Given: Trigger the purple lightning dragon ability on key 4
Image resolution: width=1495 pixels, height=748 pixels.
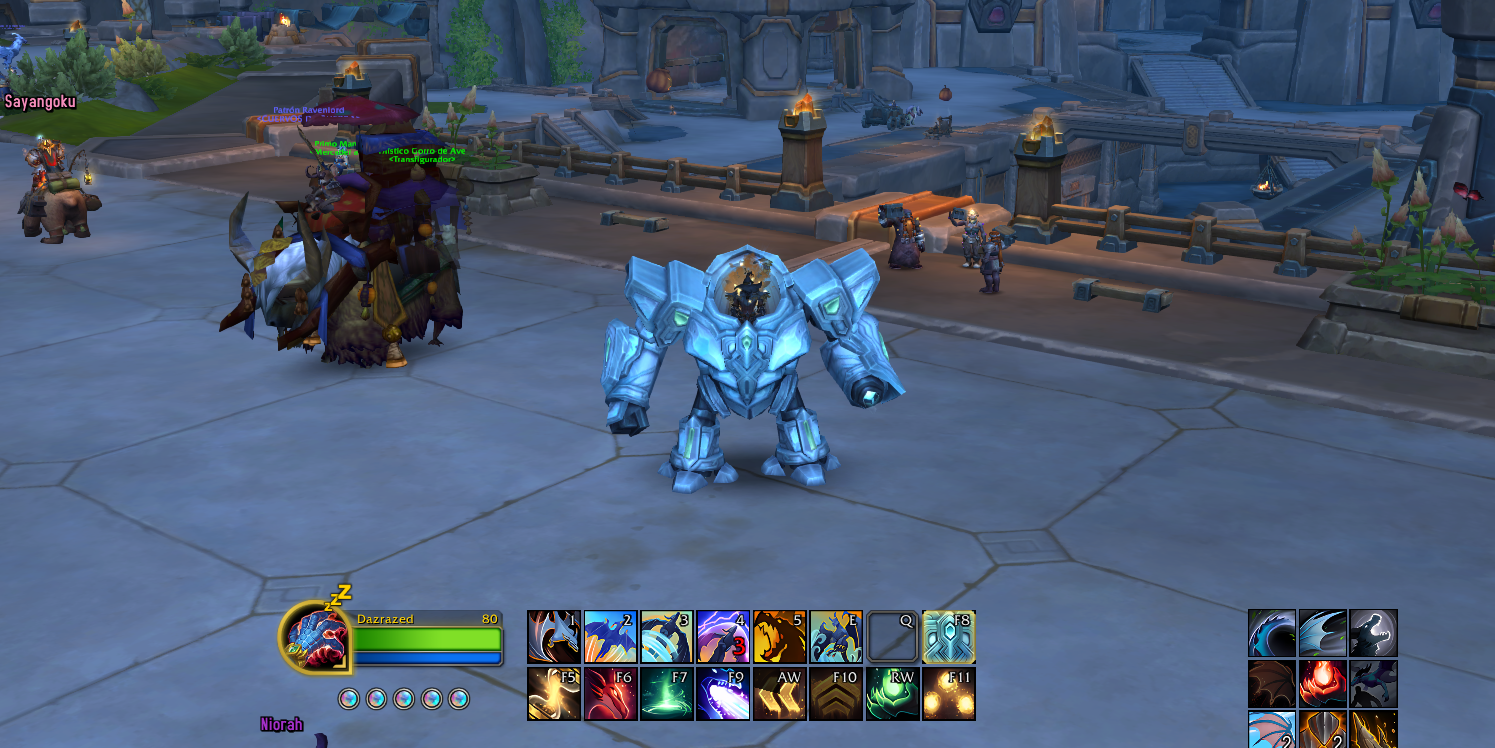Looking at the screenshot, I should [x=723, y=637].
